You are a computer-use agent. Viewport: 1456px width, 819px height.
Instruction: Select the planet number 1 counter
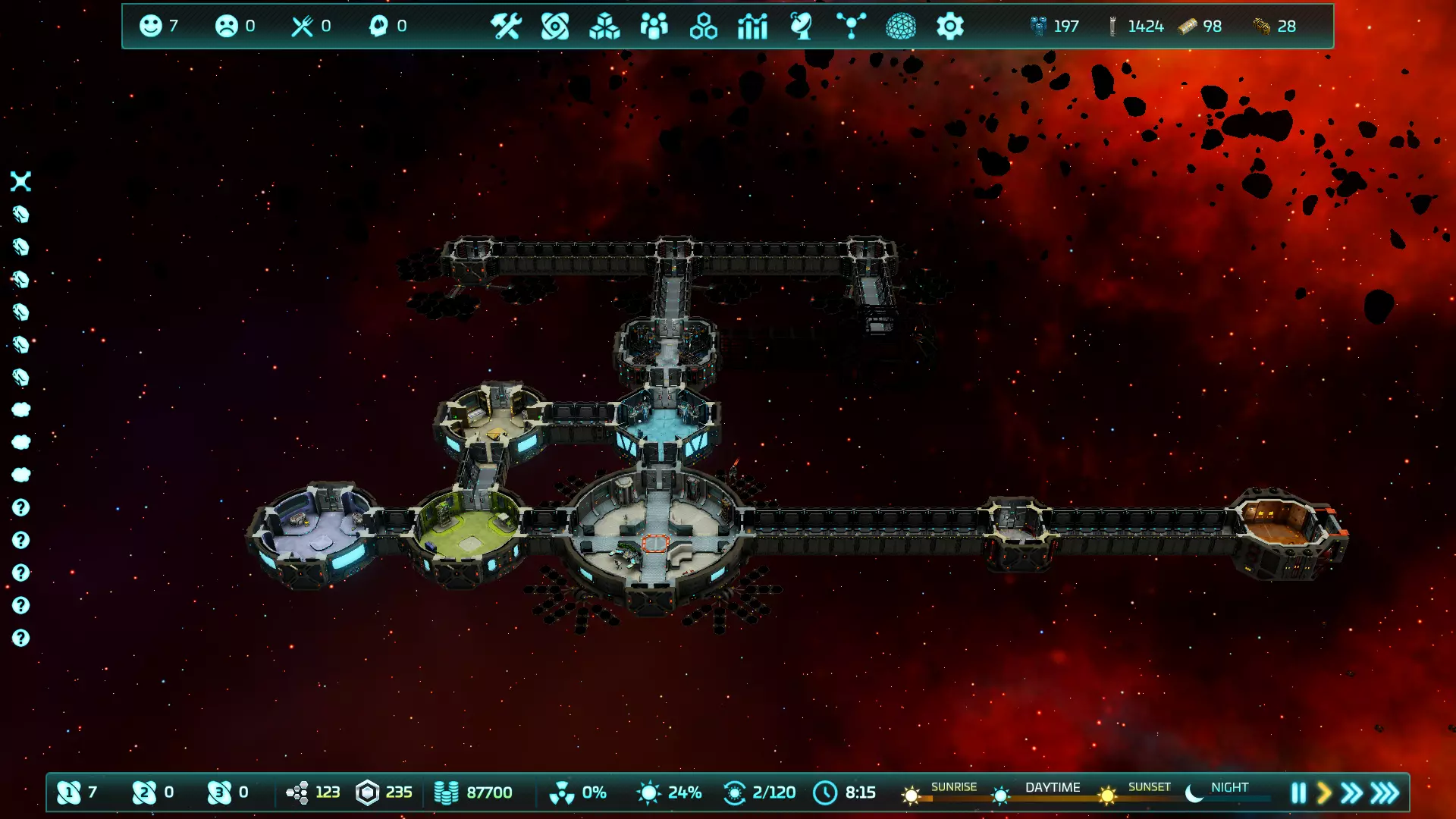click(69, 792)
